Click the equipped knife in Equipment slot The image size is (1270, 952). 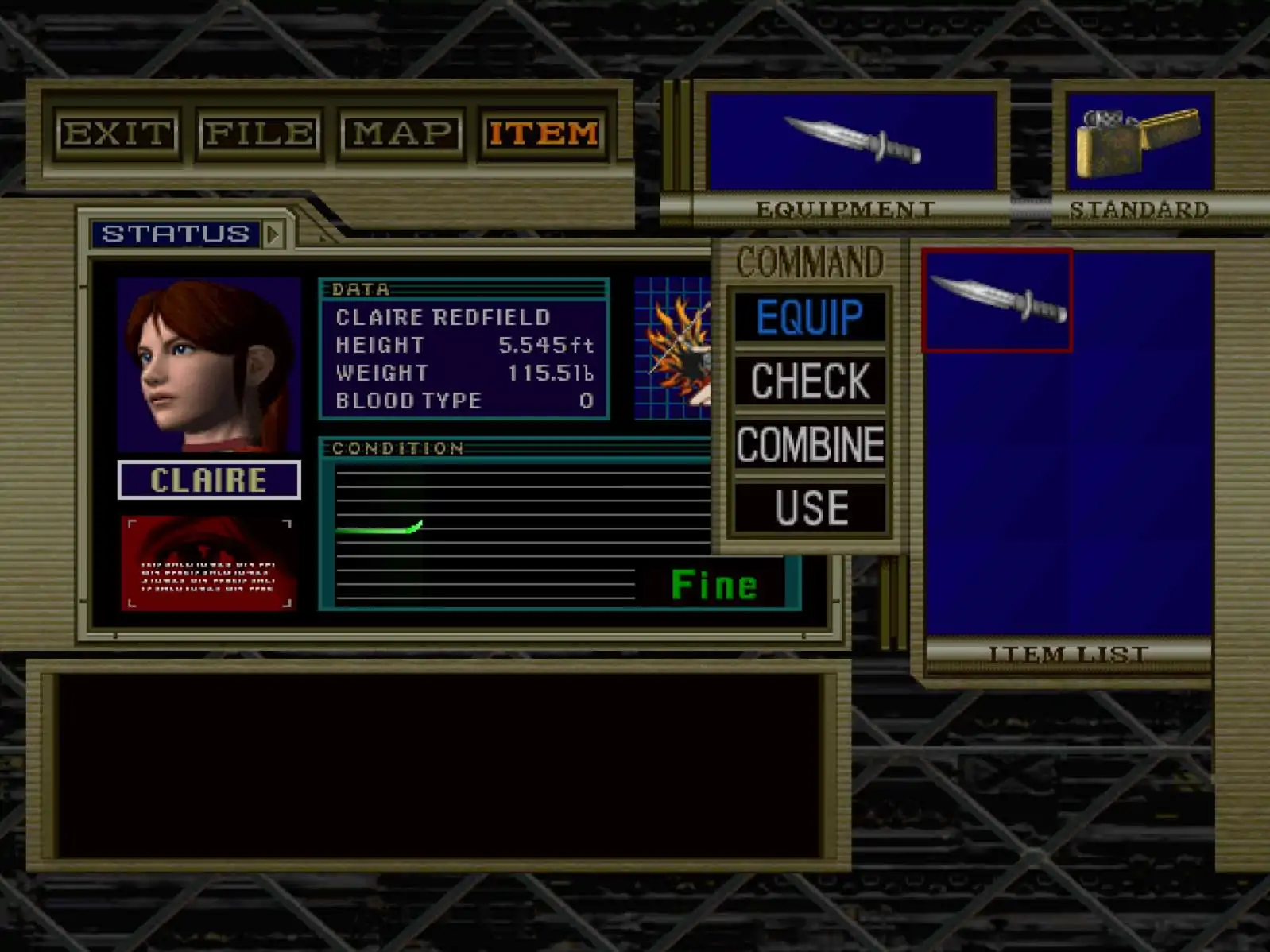pos(852,141)
